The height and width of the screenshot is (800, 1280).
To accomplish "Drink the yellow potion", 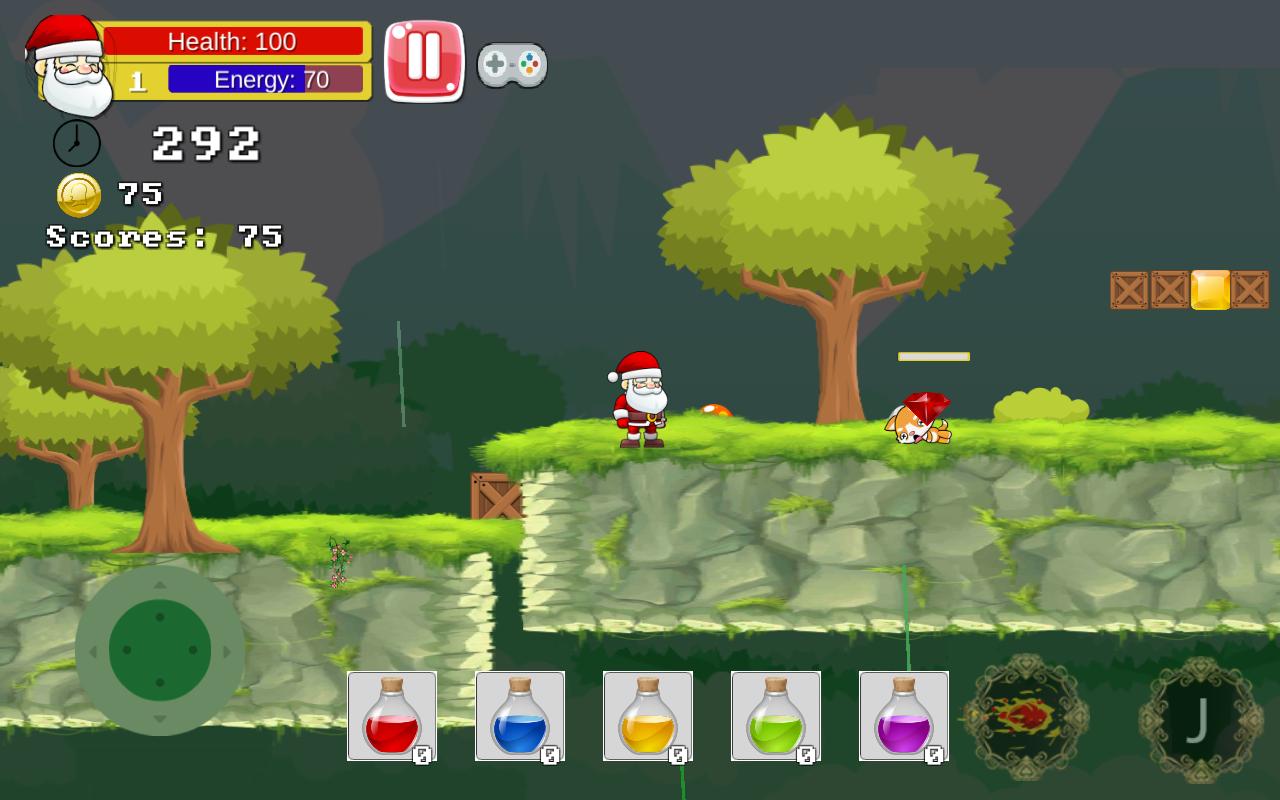I will pyautogui.click(x=648, y=716).
